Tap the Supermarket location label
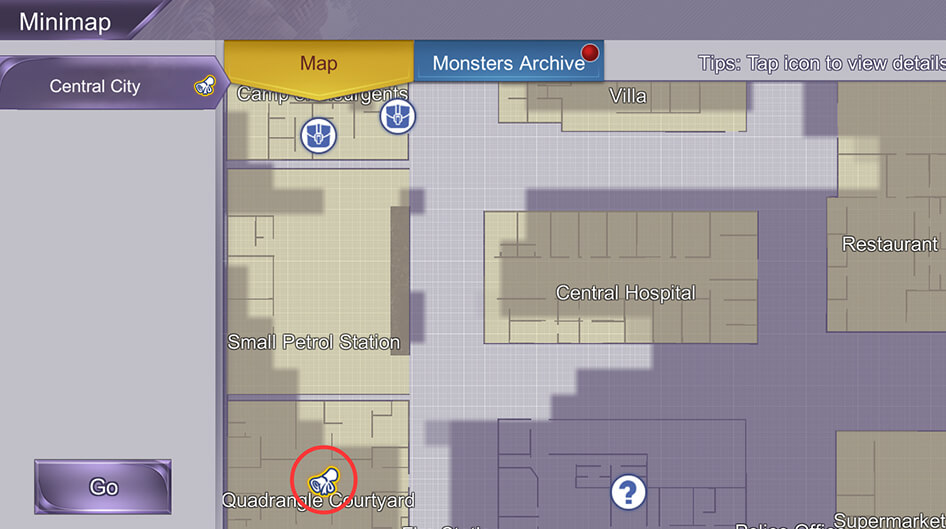 (x=888, y=521)
